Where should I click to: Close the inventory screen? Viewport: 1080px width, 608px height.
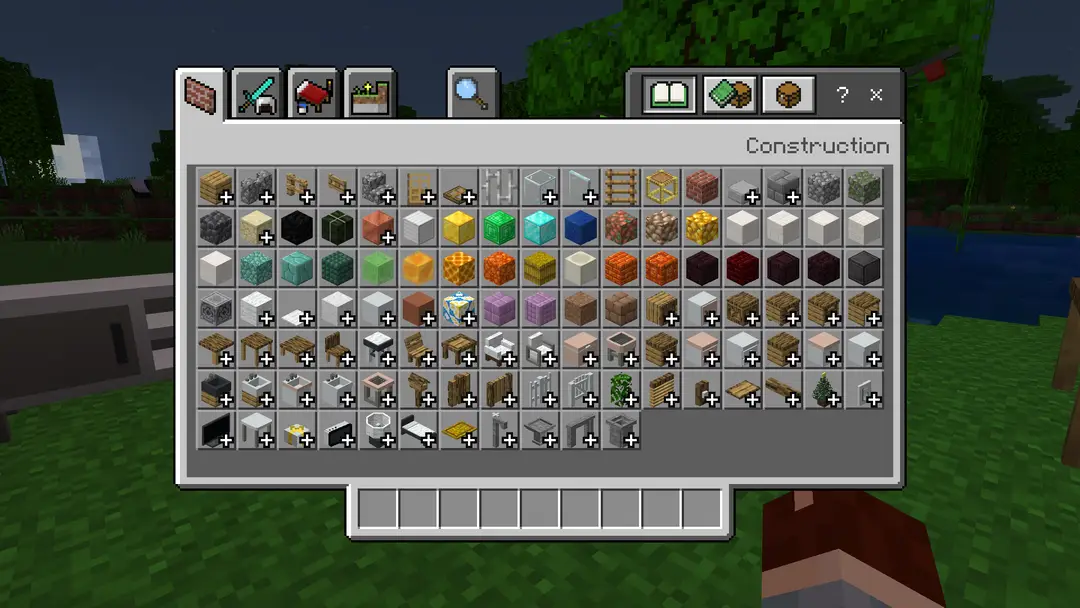coord(876,95)
